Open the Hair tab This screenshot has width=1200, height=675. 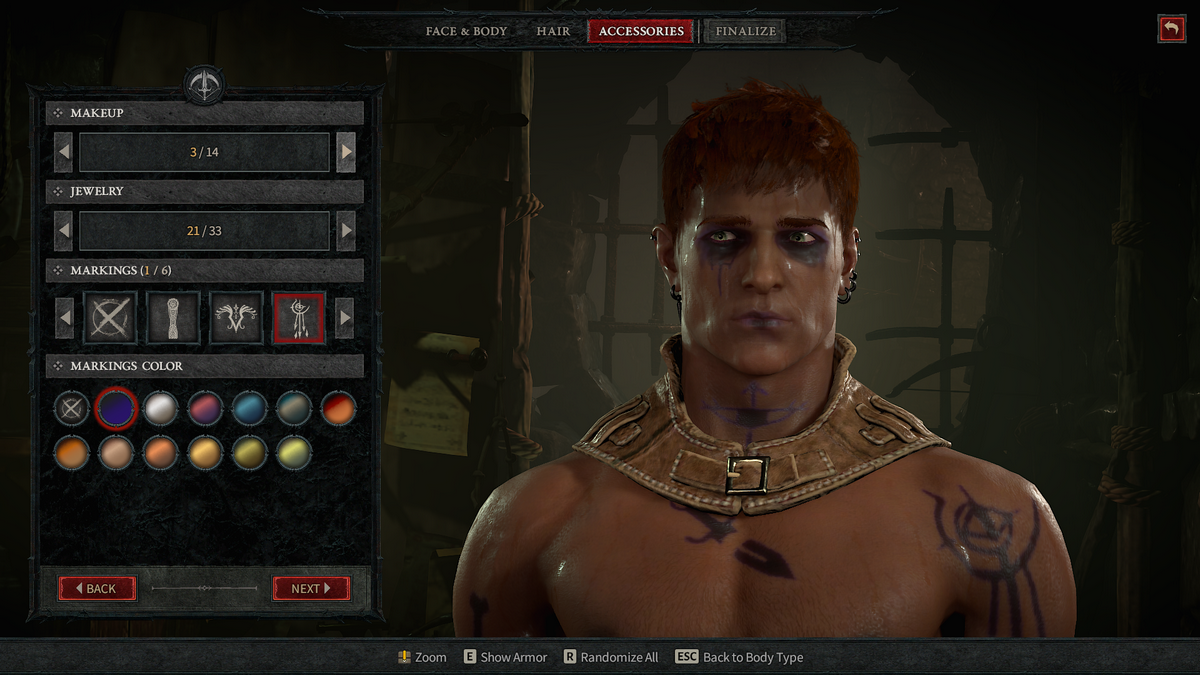coord(553,31)
